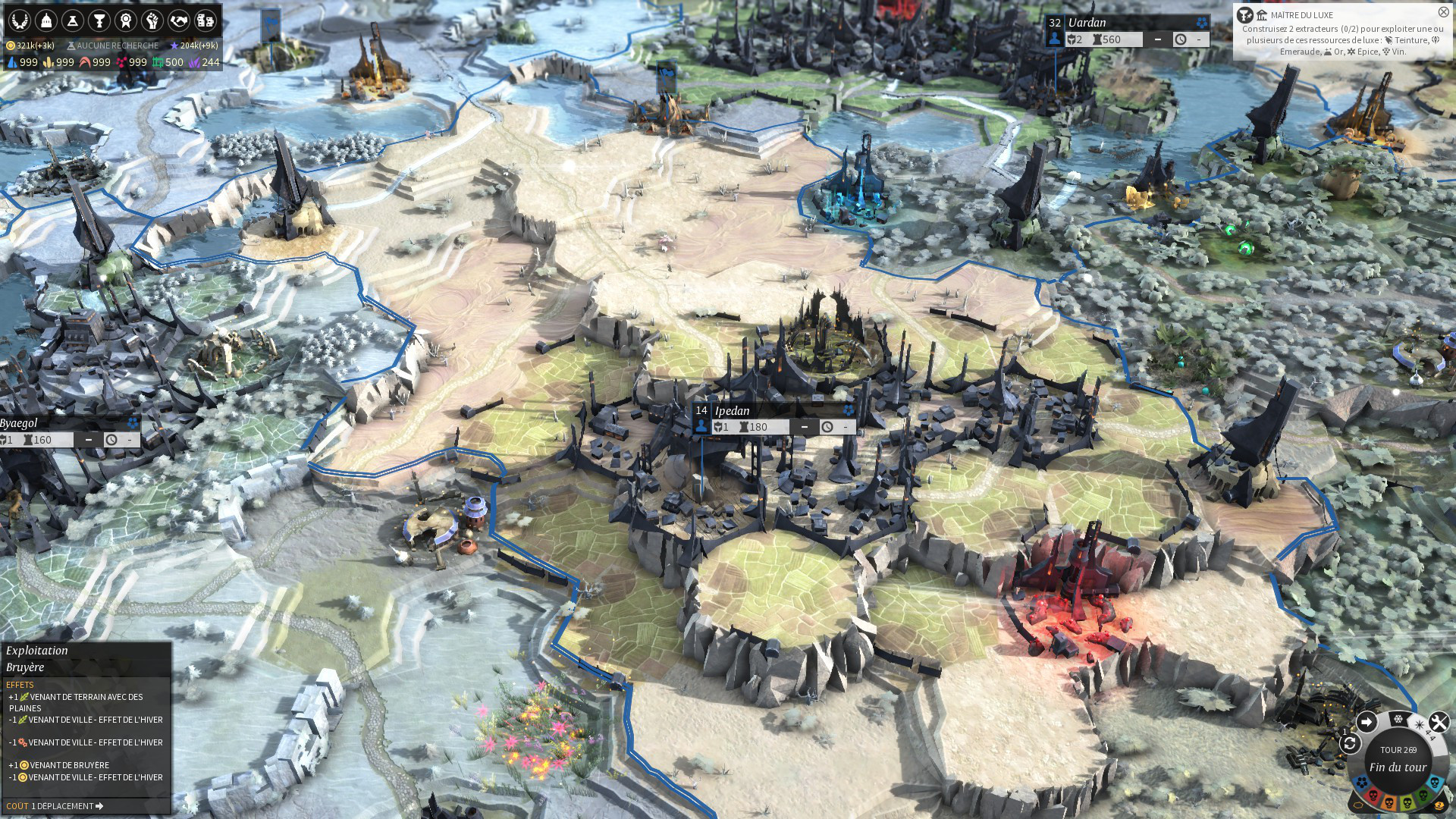
Task: Click the circular arrows refresh button
Action: 1350,744
